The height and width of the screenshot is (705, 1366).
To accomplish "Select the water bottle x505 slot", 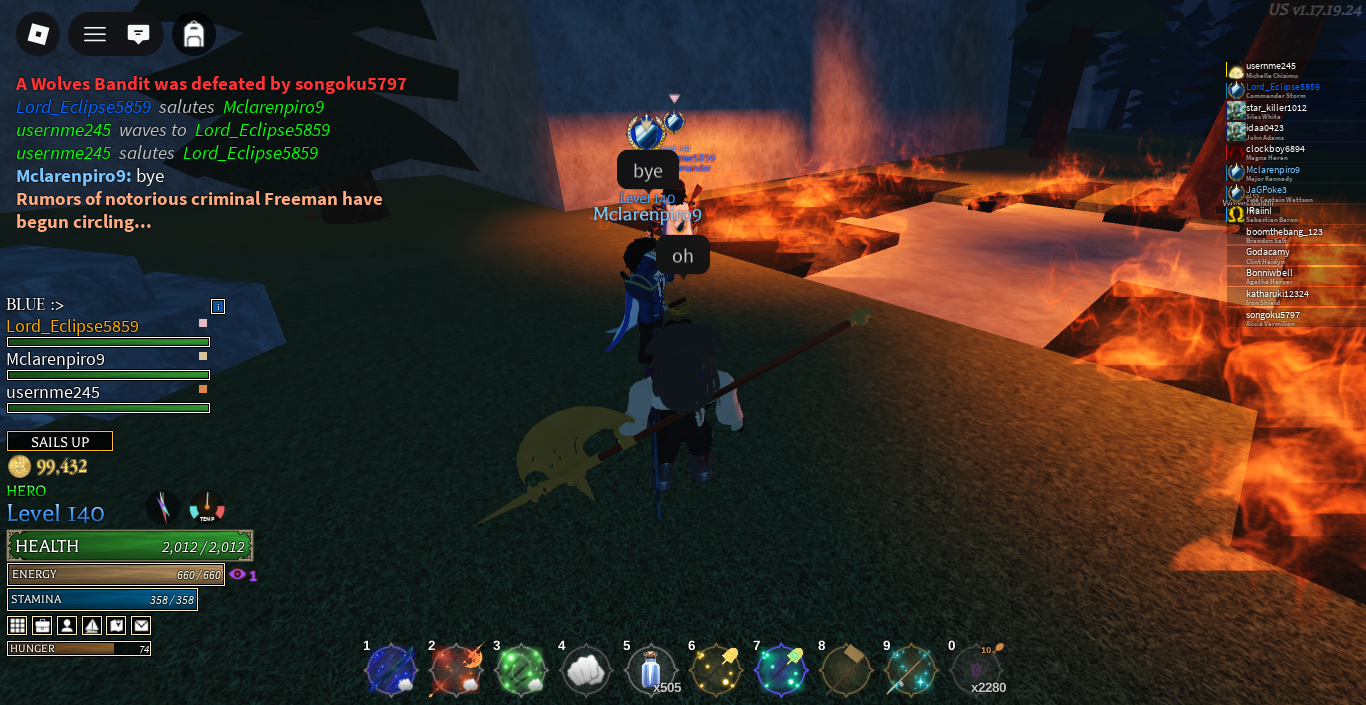I will (651, 670).
